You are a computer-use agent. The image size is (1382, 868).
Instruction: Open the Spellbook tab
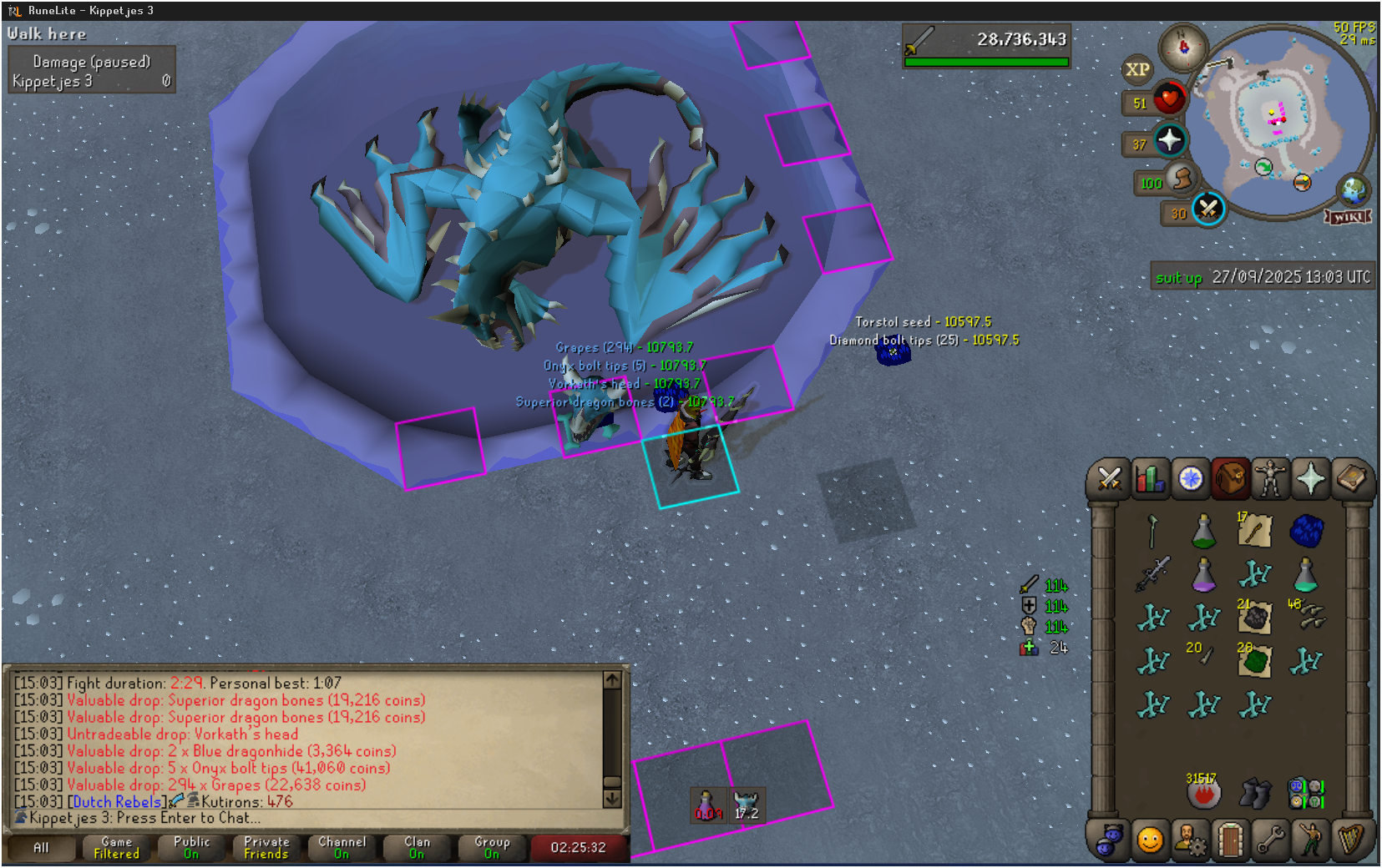(1351, 479)
